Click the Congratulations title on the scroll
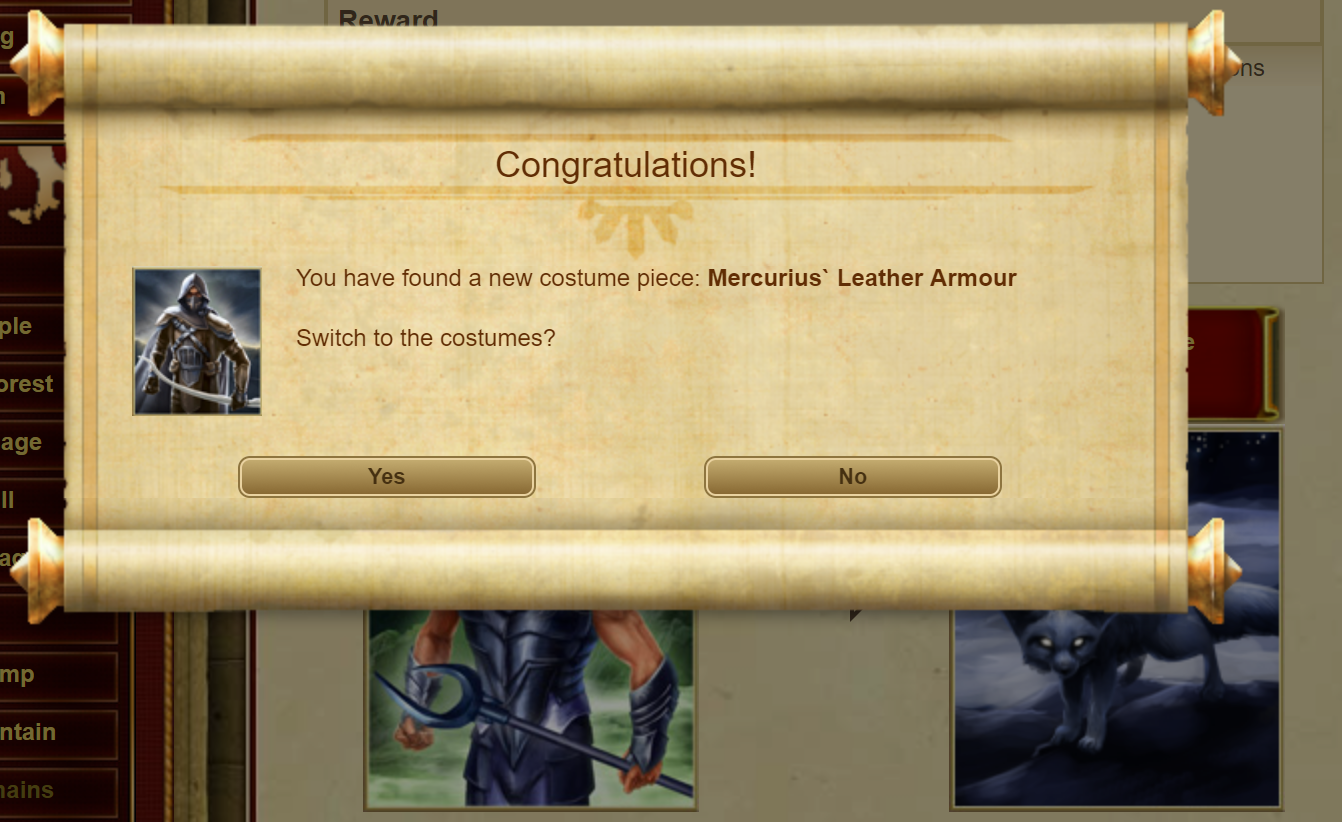This screenshot has width=1342, height=822. click(x=626, y=165)
